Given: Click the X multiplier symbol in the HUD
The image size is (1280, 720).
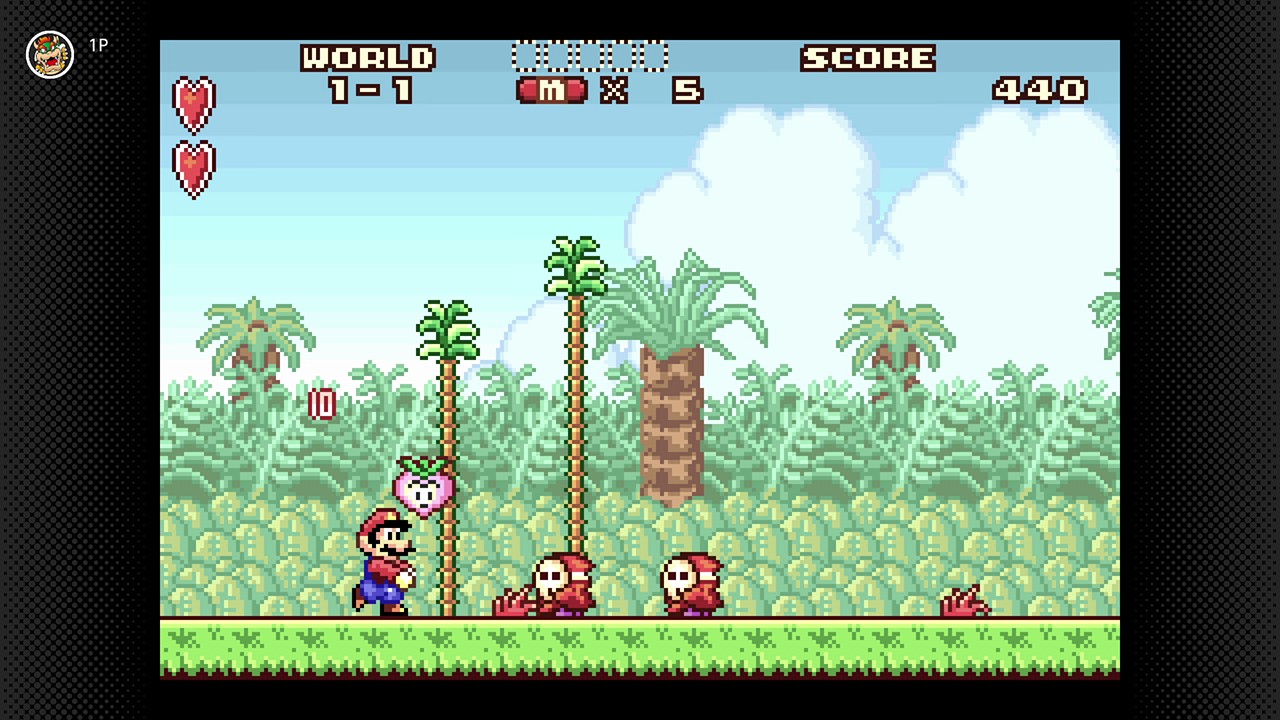Looking at the screenshot, I should click(x=614, y=91).
